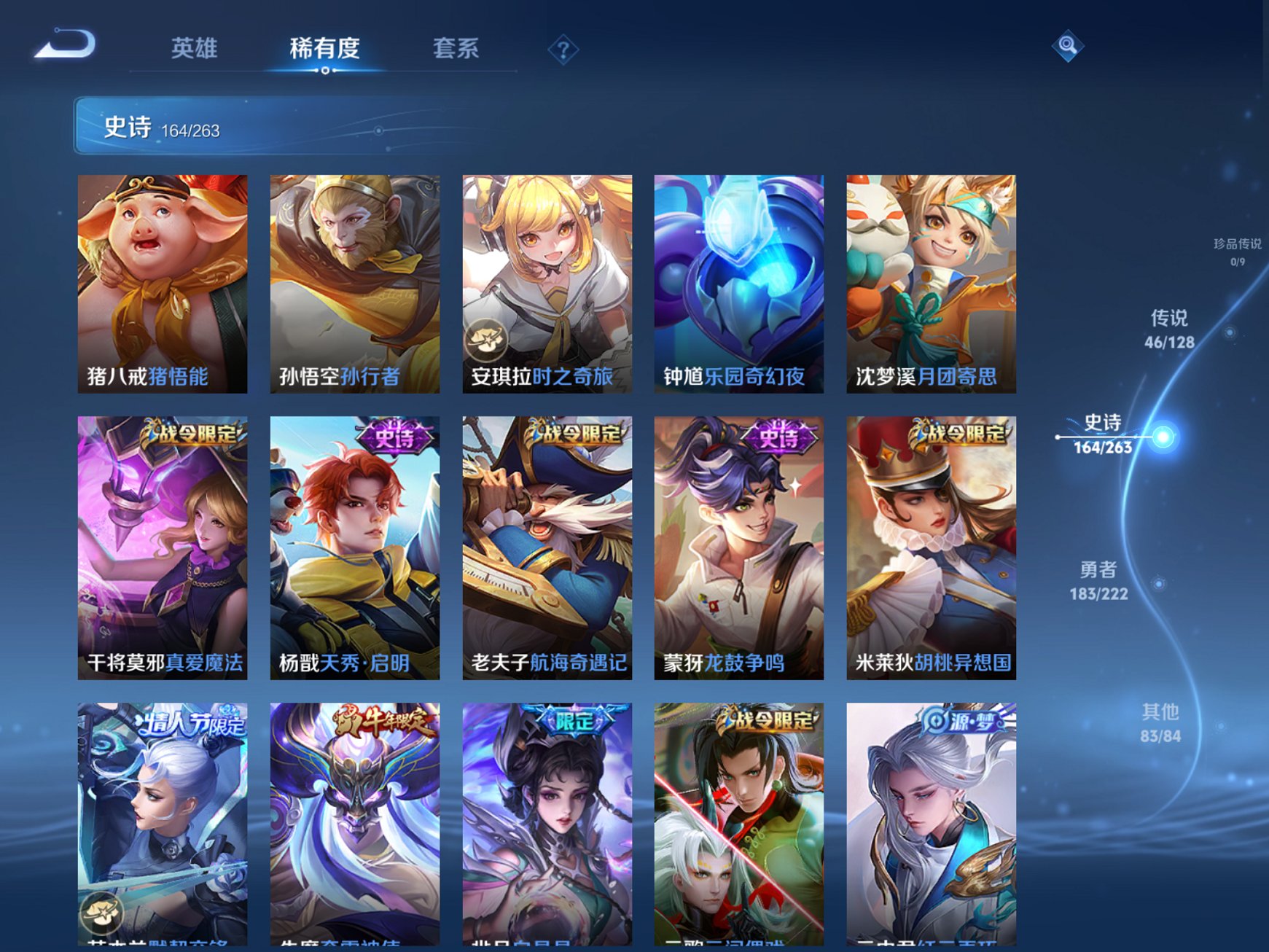
Task: Click the game logo in top-left corner
Action: [x=64, y=45]
